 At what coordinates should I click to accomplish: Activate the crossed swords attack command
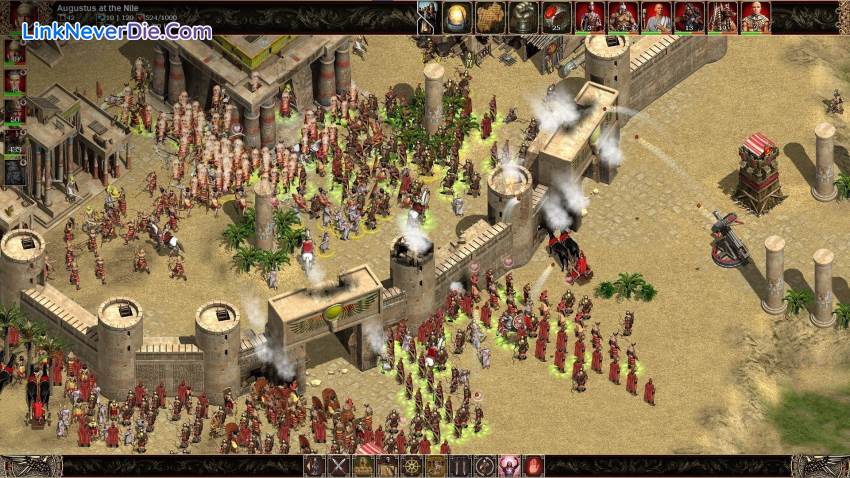pos(339,466)
